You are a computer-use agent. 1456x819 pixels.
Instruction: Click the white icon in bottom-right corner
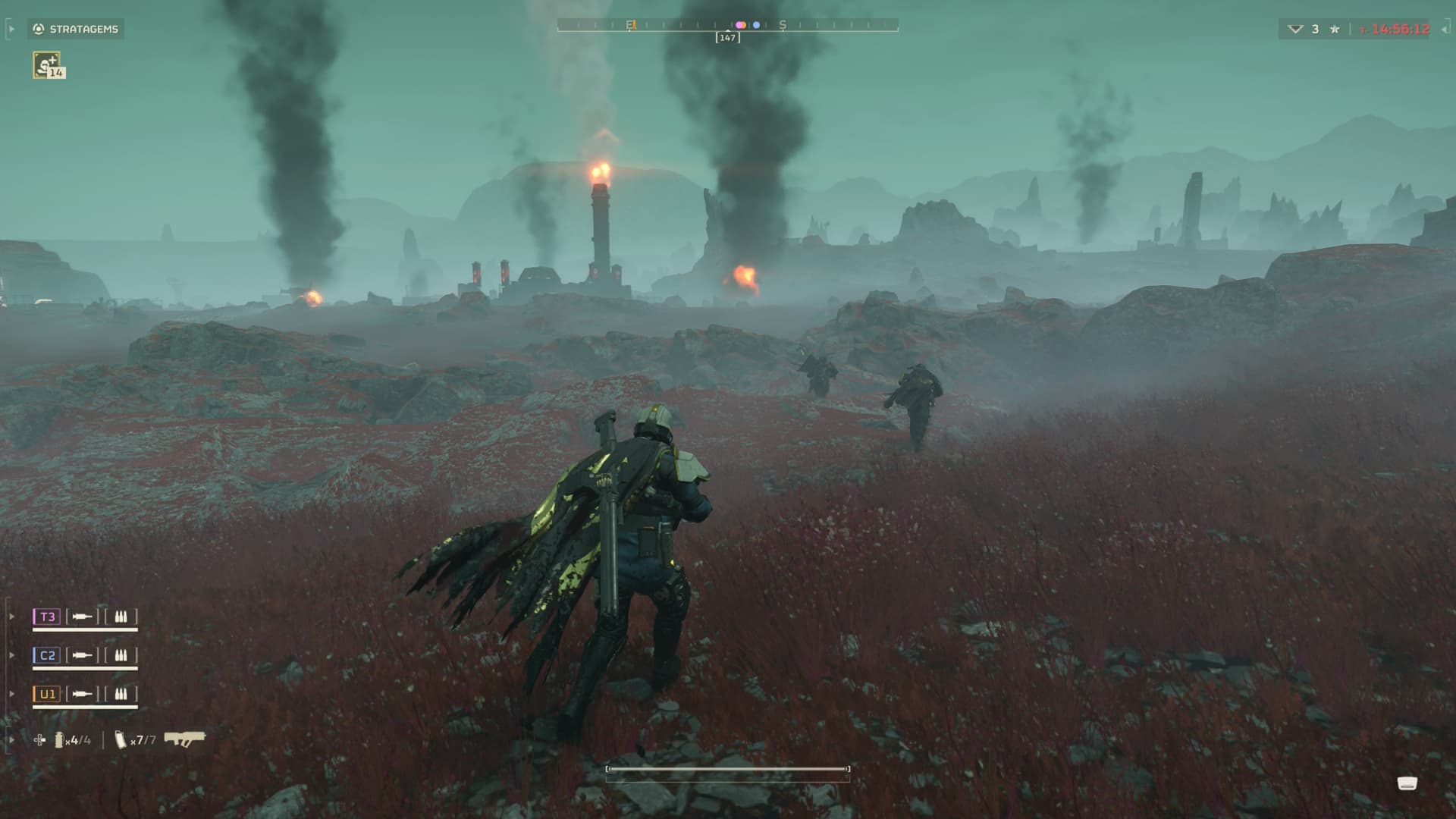(x=1407, y=783)
